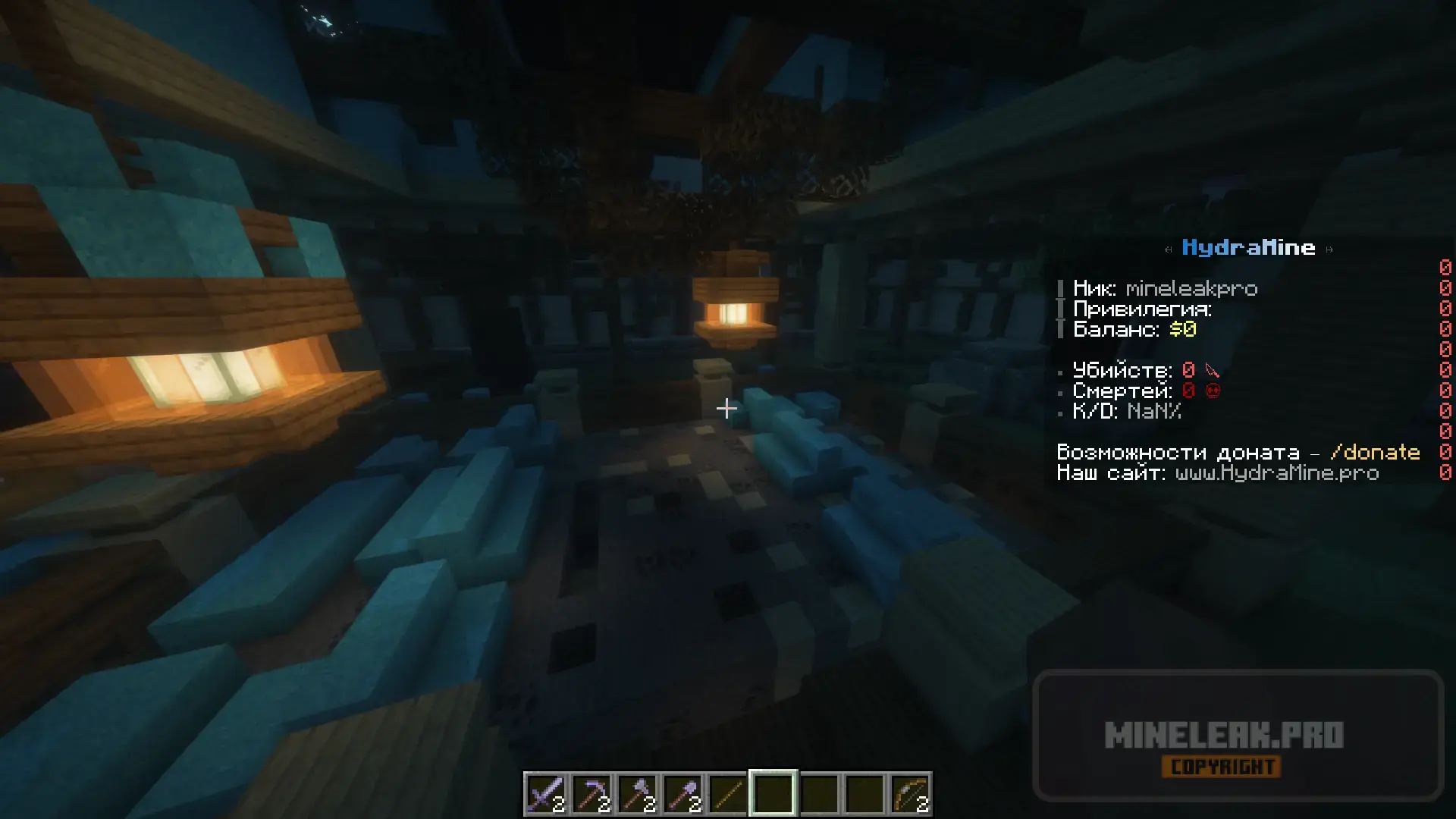Click the HydraMine scoreboard title
The width and height of the screenshot is (1456, 819).
coord(1248,247)
